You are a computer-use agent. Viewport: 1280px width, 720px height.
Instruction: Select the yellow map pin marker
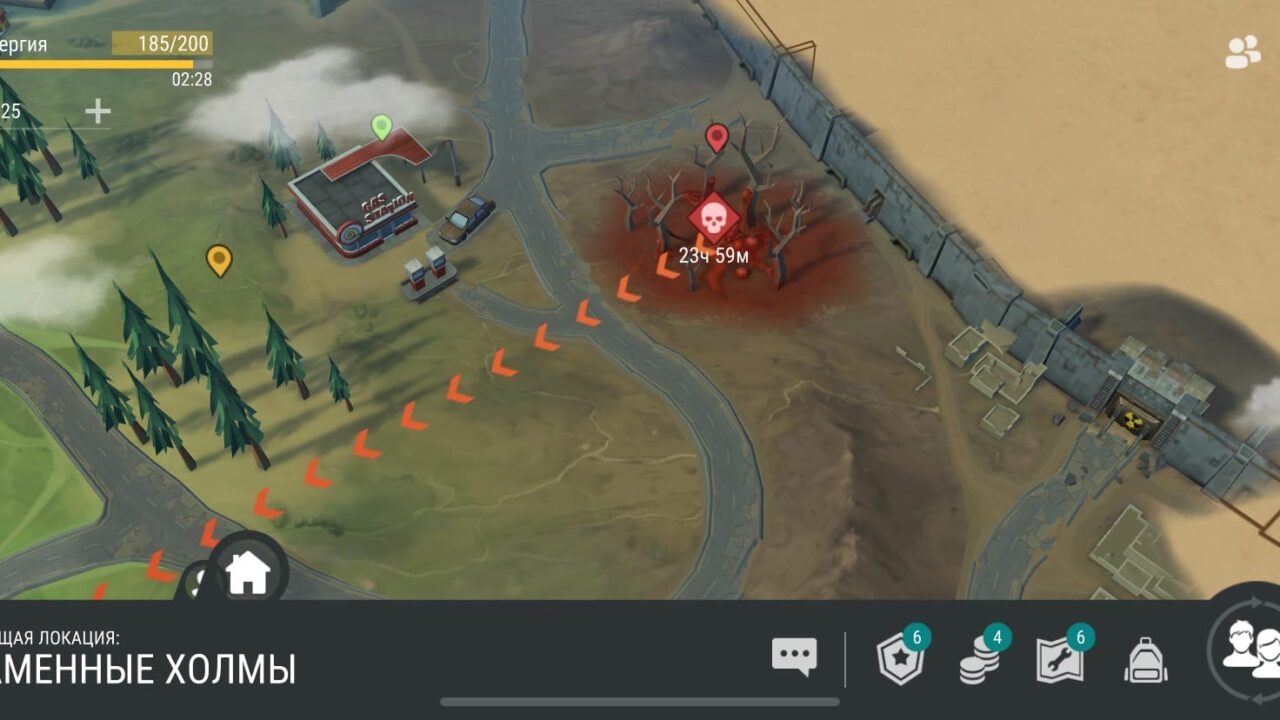219,260
